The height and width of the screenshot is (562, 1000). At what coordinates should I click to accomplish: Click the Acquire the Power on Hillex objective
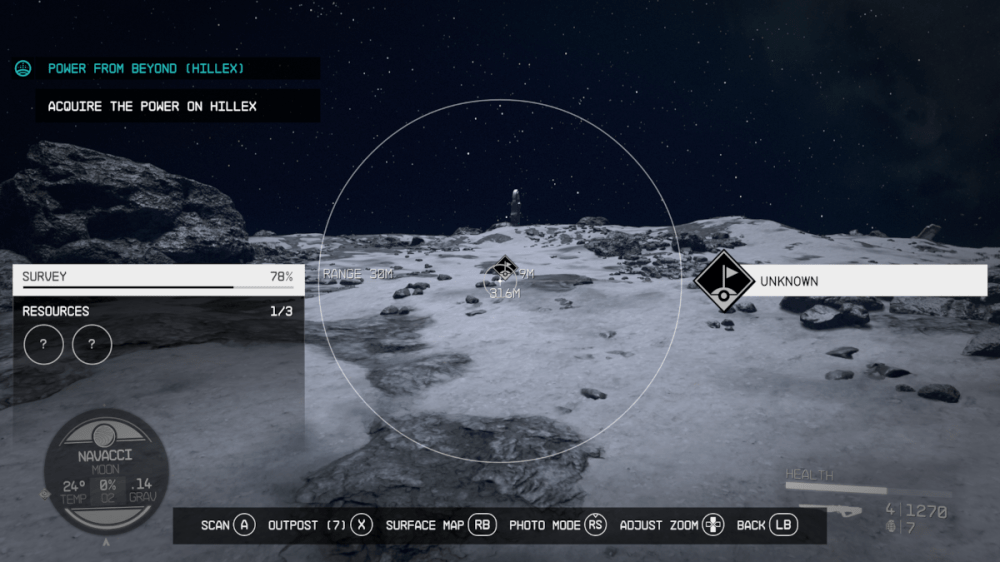[x=153, y=106]
